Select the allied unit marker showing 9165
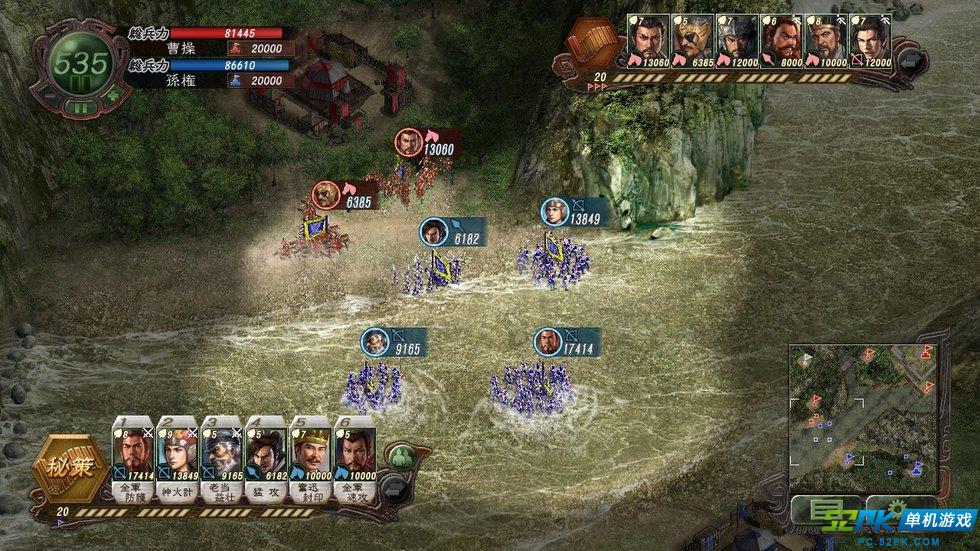 click(x=376, y=342)
